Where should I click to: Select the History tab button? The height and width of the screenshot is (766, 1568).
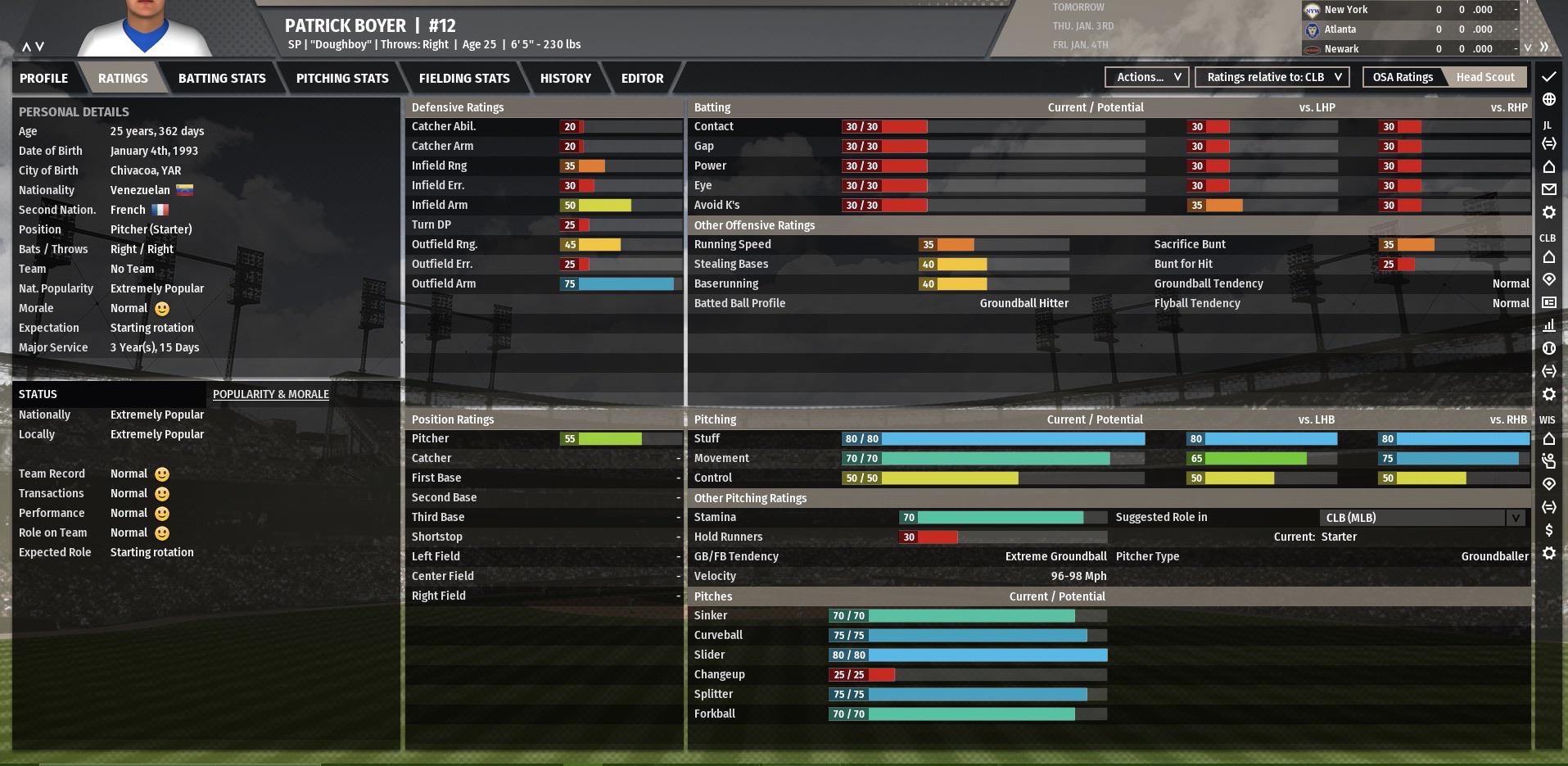(x=565, y=78)
